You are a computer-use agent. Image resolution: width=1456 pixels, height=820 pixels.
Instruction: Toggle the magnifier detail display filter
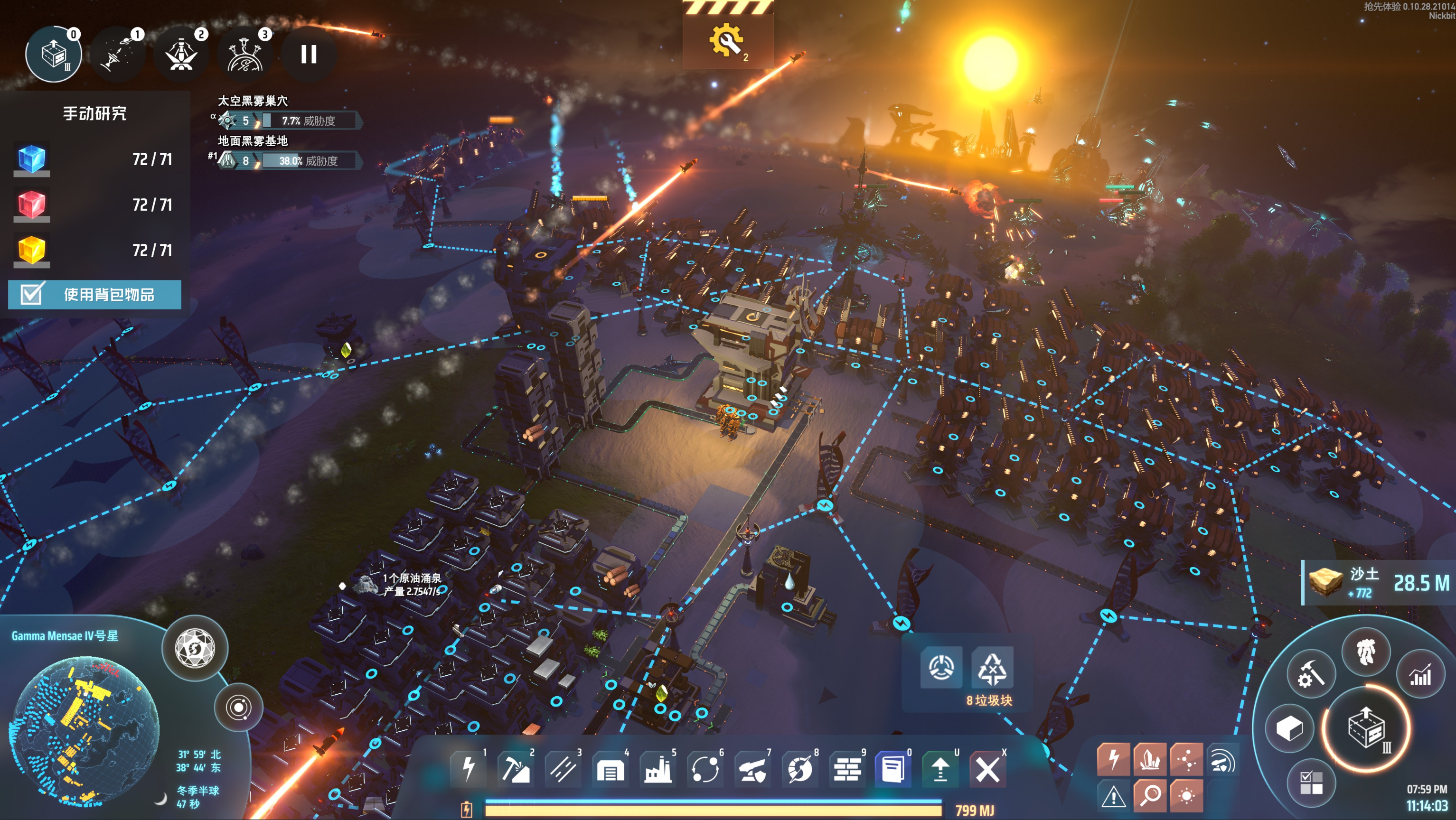point(1150,795)
